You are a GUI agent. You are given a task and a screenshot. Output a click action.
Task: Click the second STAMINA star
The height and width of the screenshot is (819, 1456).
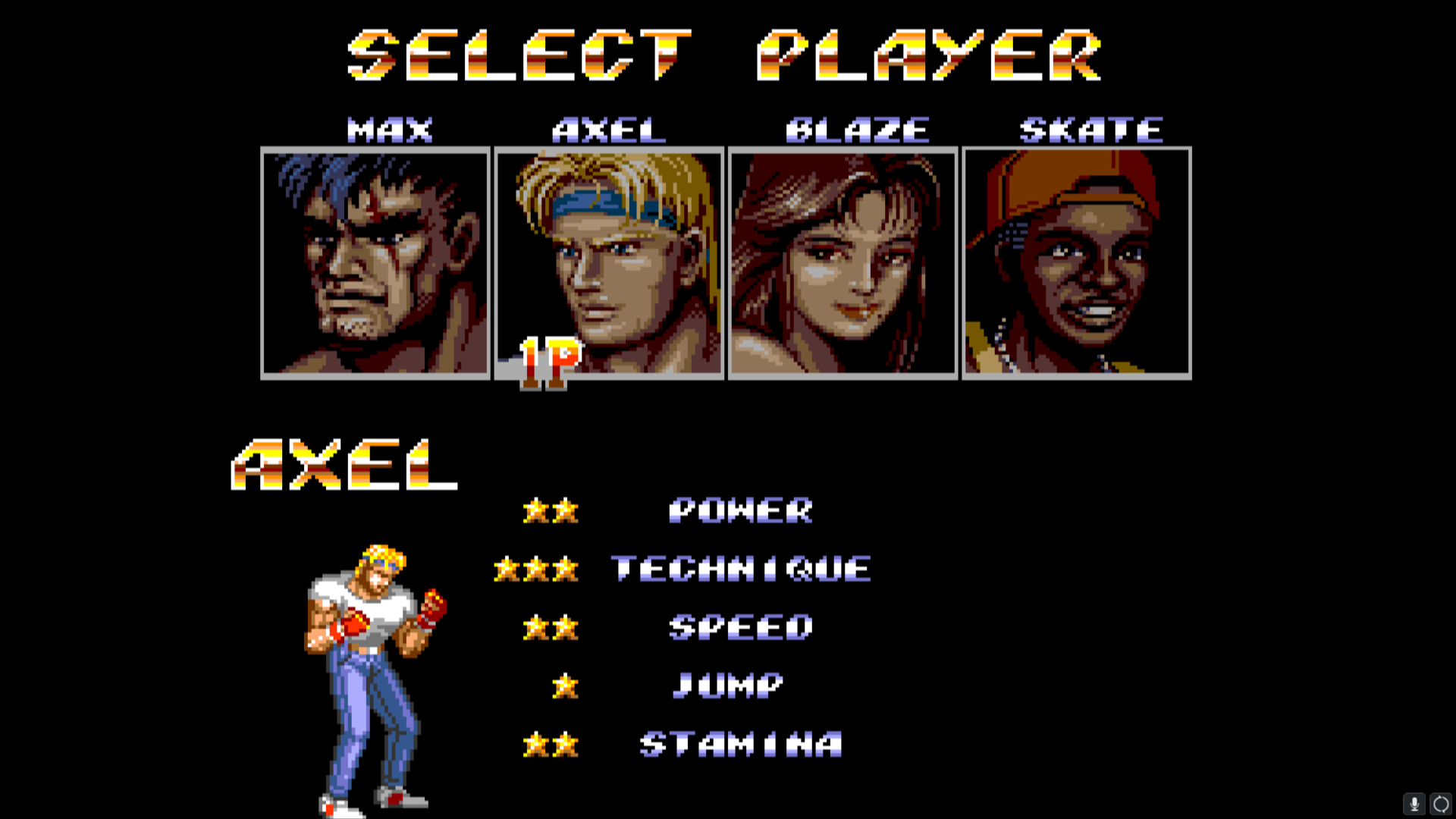[565, 743]
